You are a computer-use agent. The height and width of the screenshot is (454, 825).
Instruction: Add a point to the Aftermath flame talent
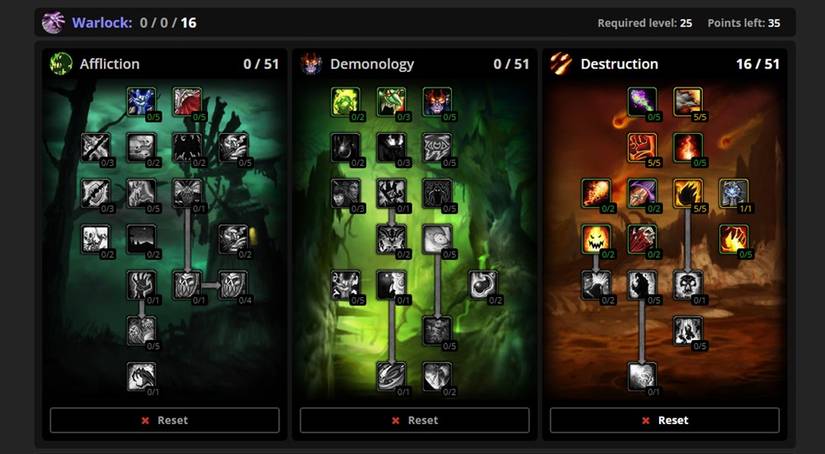click(x=687, y=147)
